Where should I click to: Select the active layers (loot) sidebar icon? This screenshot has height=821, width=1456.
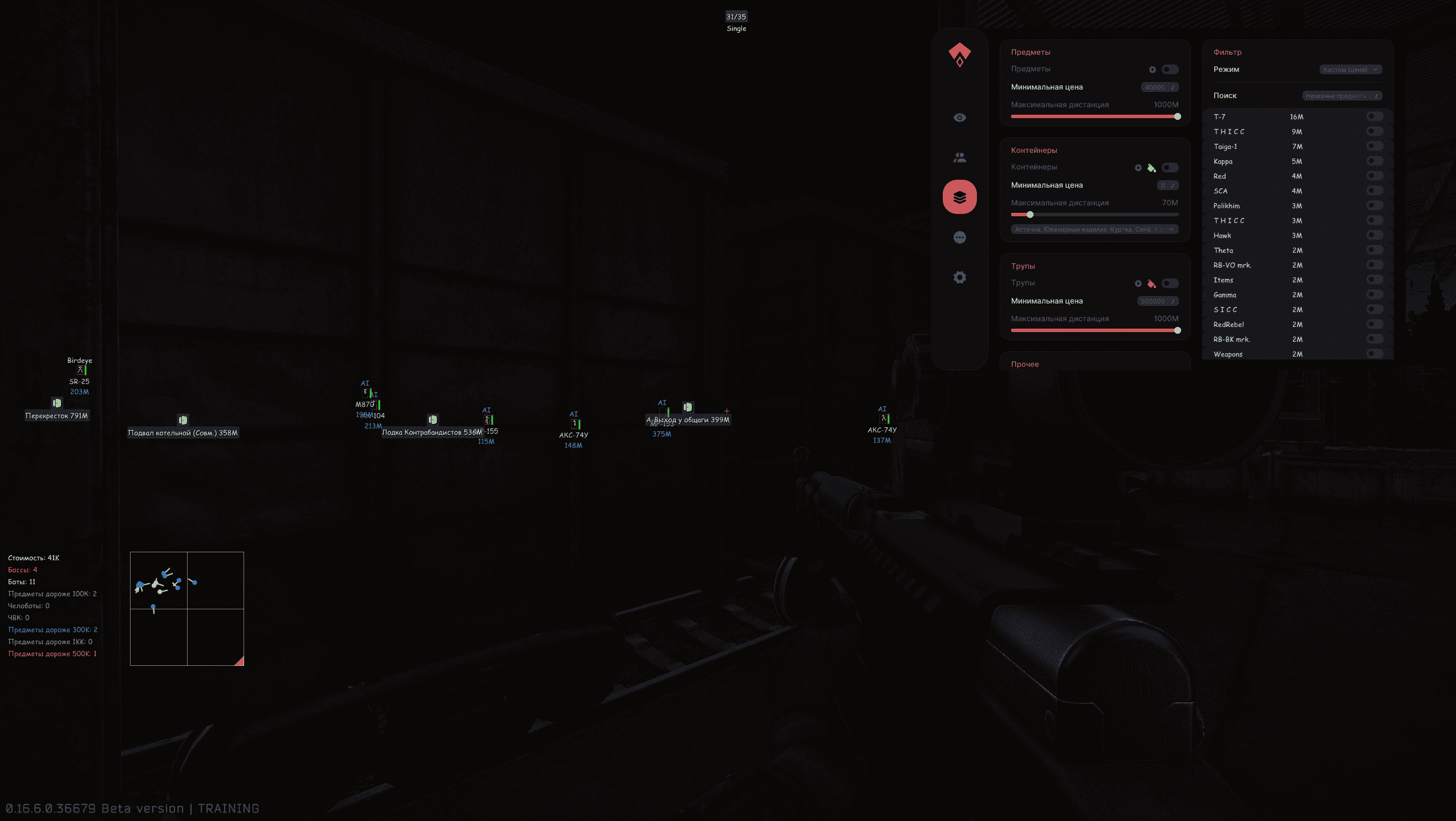960,196
